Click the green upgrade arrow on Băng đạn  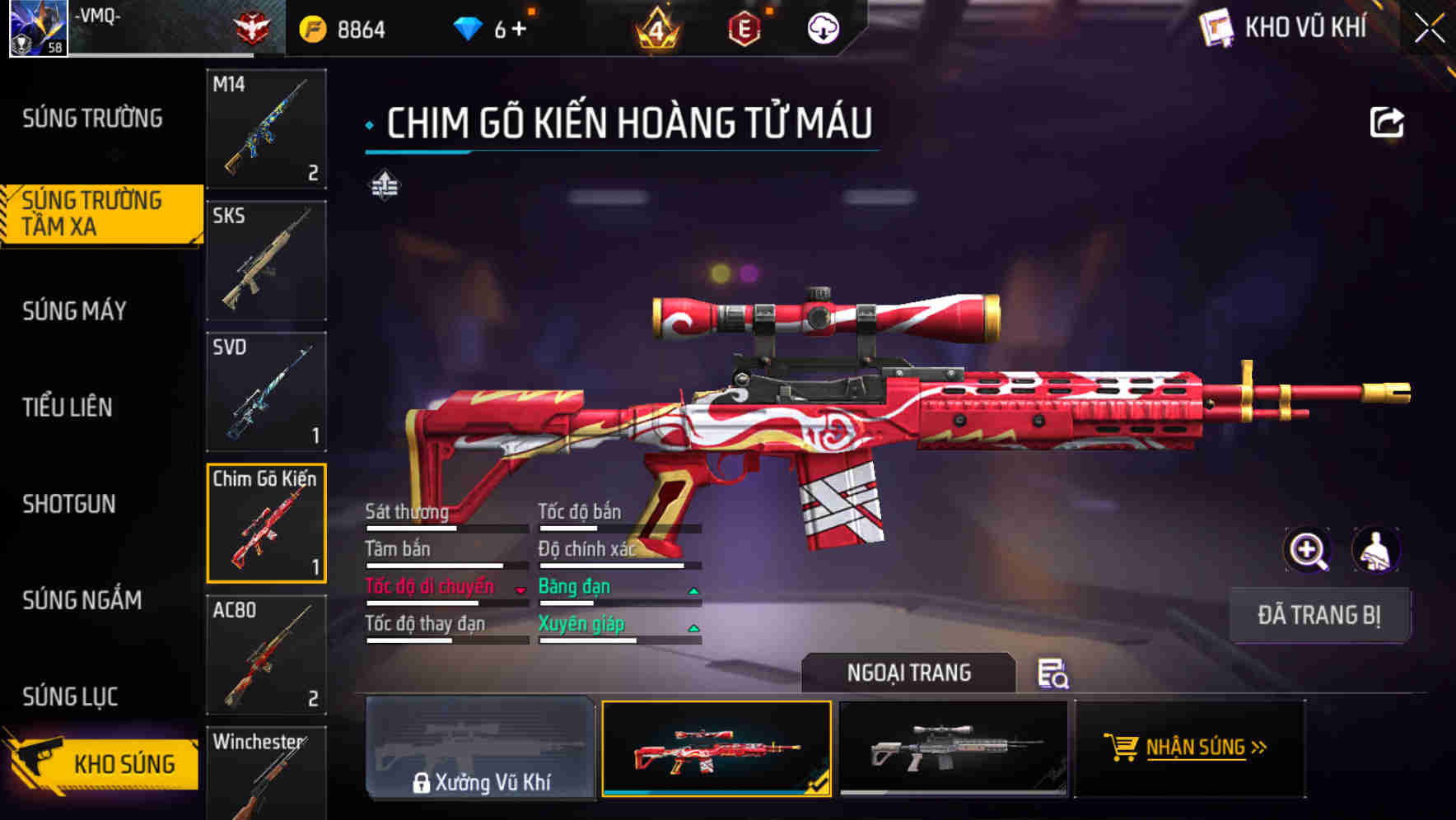pos(694,590)
